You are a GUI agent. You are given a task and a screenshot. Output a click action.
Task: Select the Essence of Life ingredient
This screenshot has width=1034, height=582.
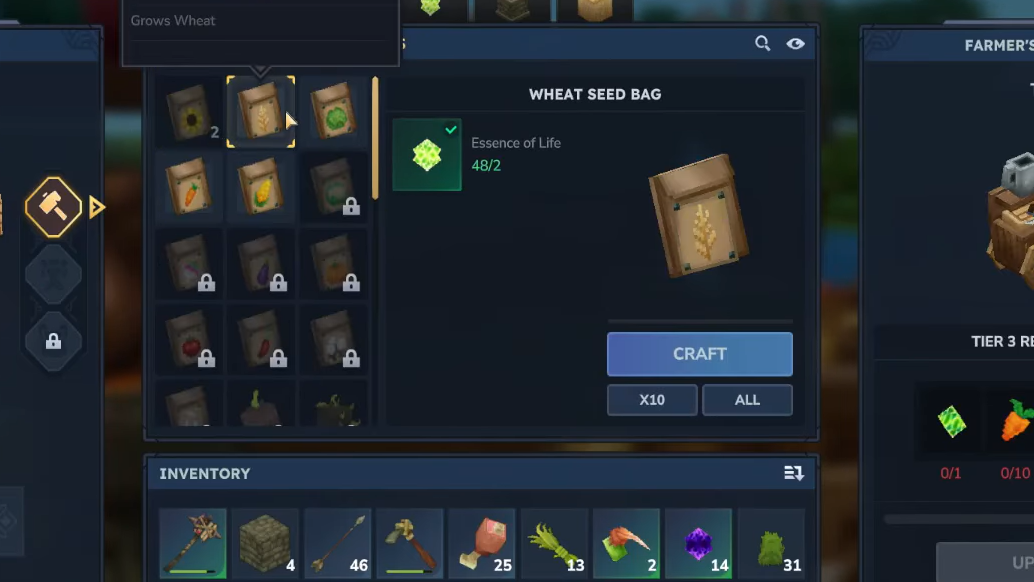click(x=427, y=155)
